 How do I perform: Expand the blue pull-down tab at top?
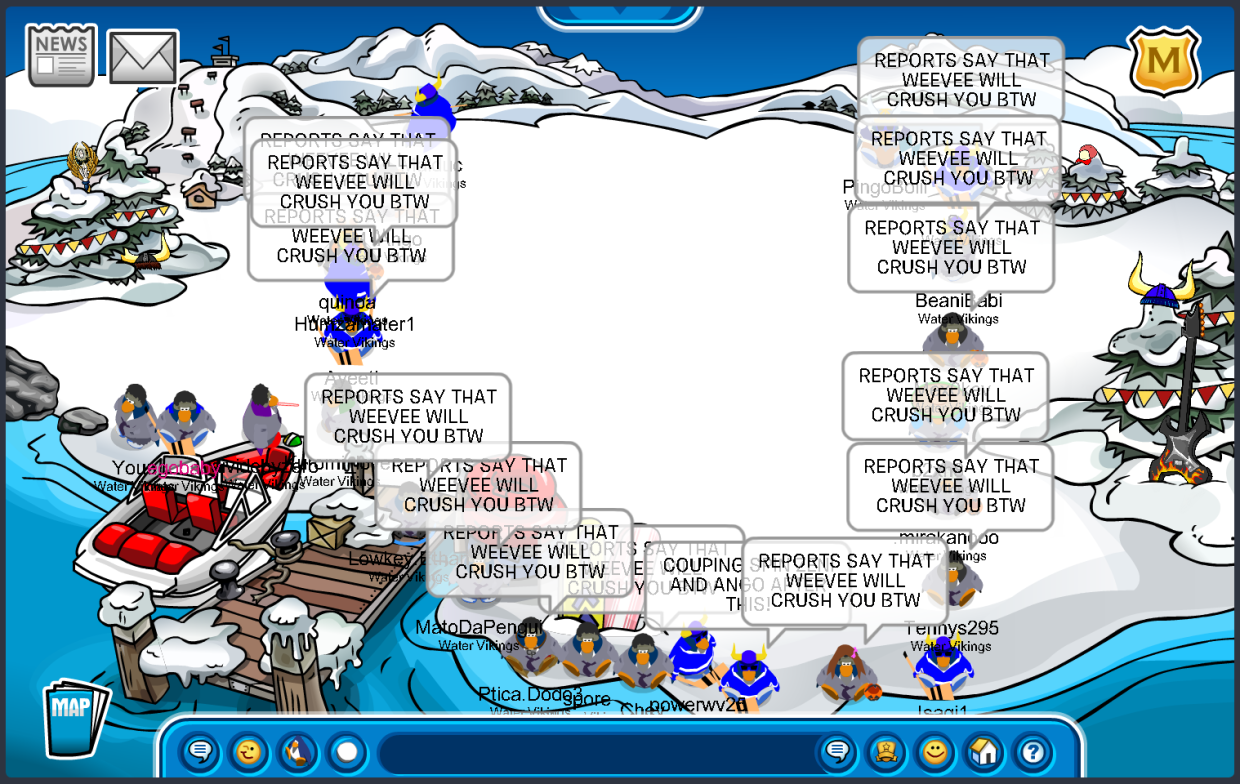click(619, 14)
